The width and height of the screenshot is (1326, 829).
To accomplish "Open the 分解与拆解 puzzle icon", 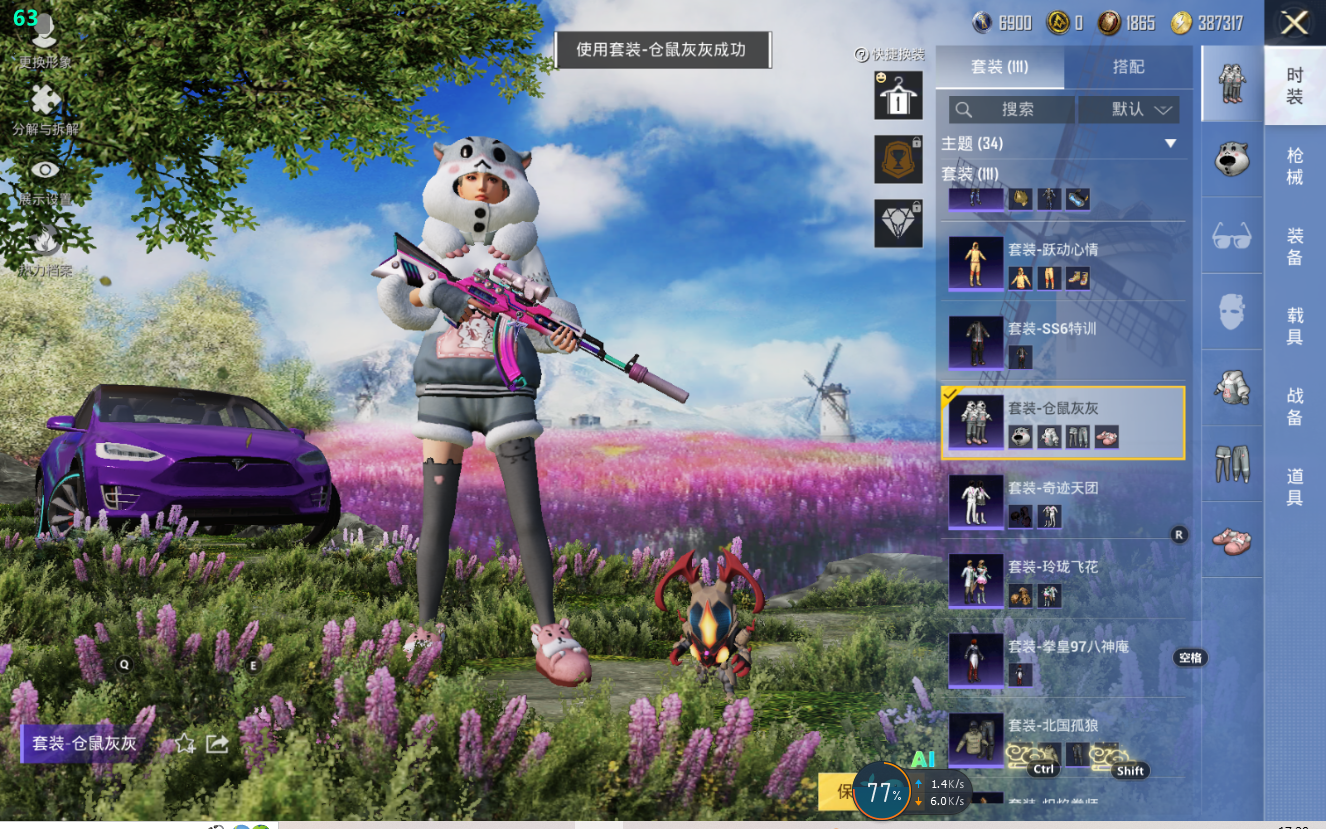I will [45, 108].
